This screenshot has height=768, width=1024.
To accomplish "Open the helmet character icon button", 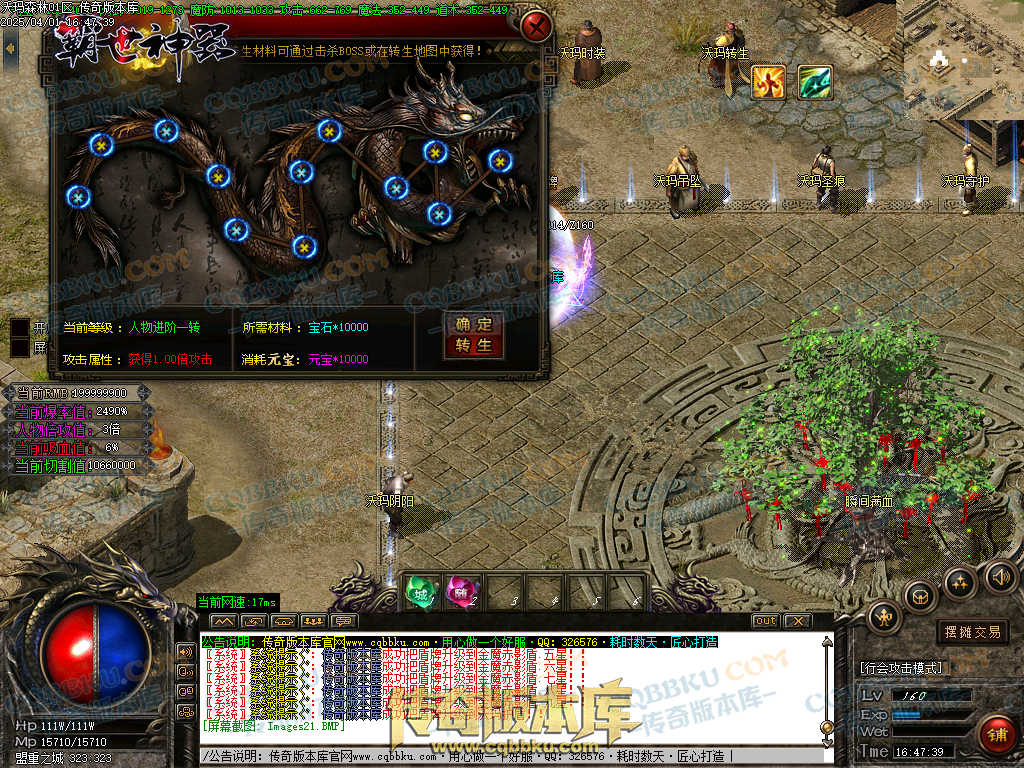I will pyautogui.click(x=885, y=617).
